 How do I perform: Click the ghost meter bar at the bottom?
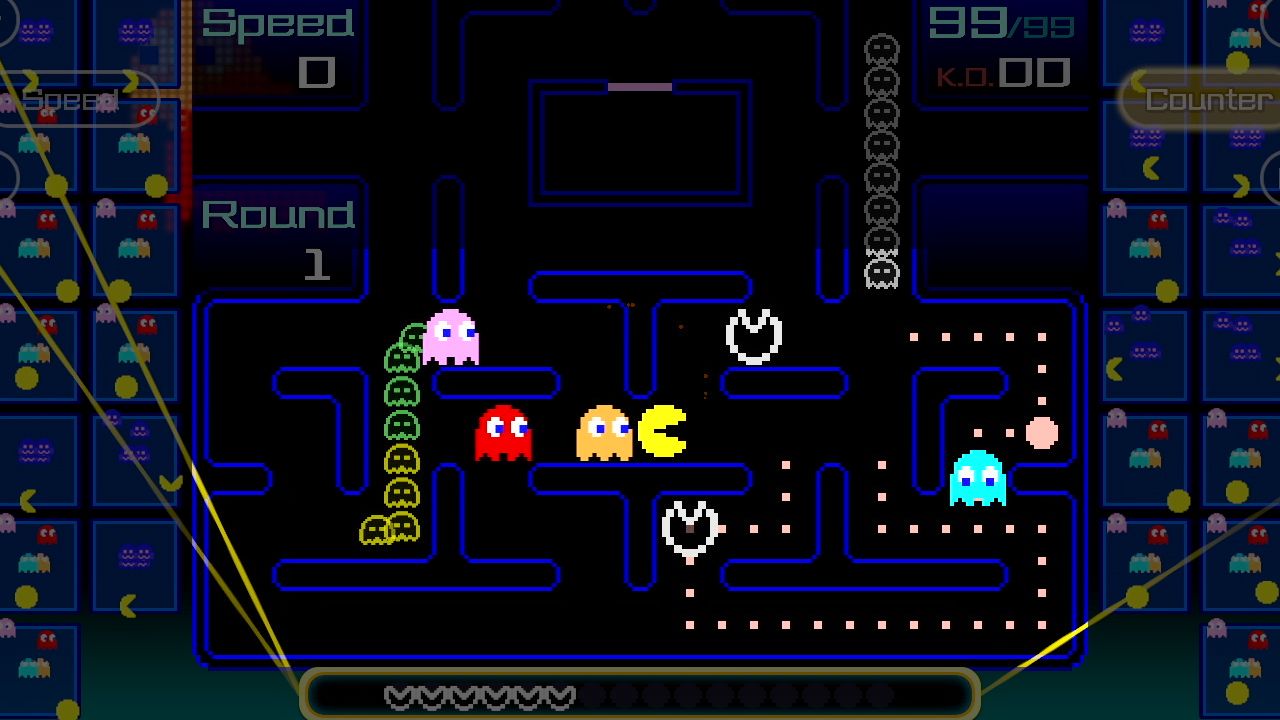pyautogui.click(x=640, y=693)
